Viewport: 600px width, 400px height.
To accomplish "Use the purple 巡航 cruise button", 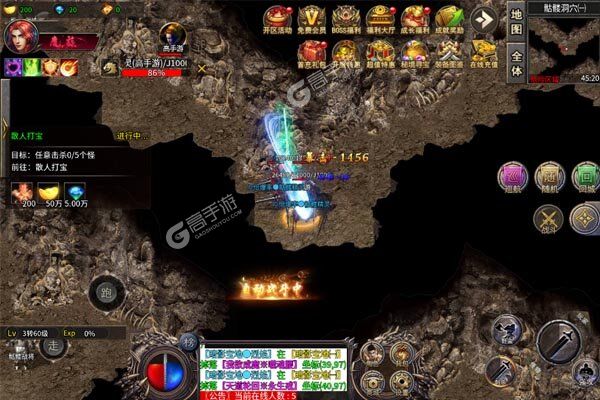I will click(x=513, y=177).
